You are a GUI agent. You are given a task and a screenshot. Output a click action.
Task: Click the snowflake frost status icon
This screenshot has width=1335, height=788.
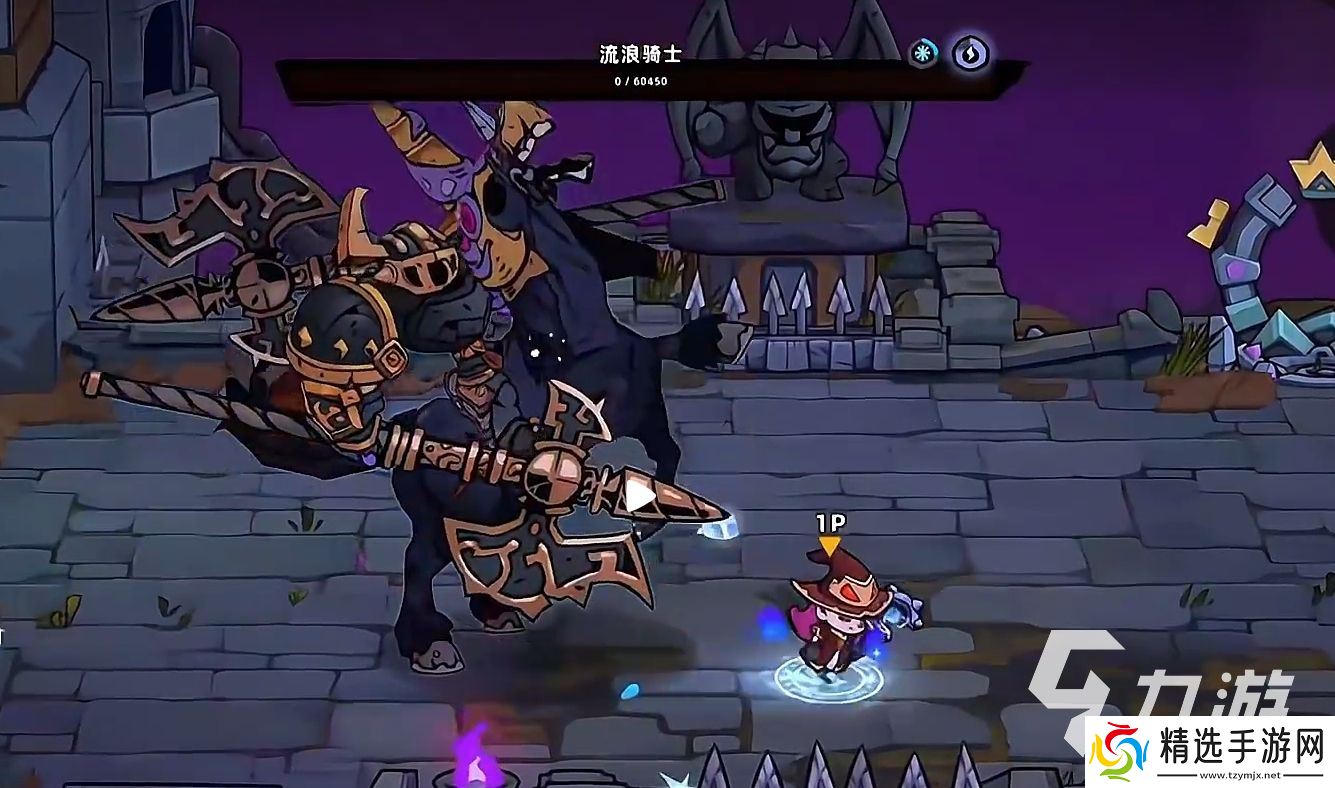(x=923, y=53)
